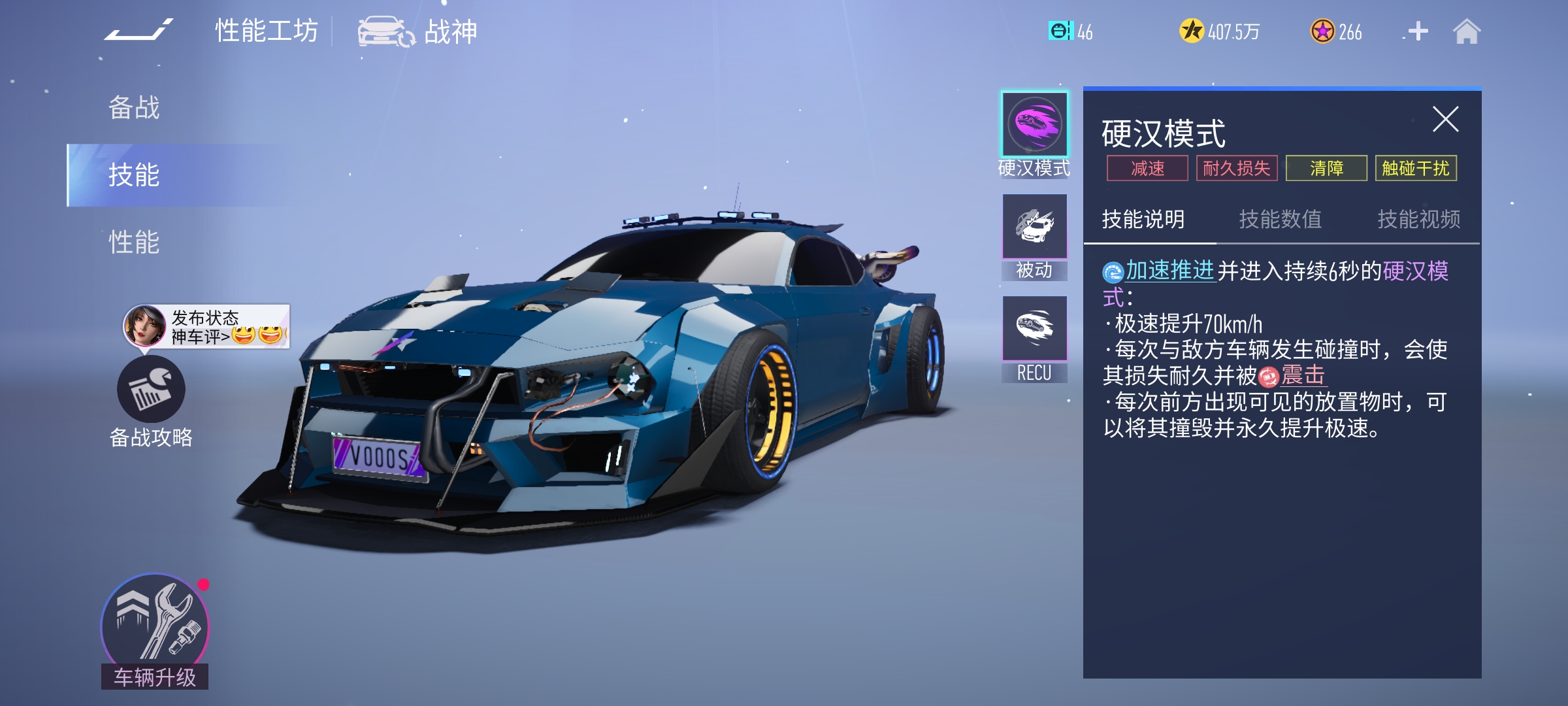Open the 备战 menu entry
This screenshot has height=706, width=1568.
134,108
